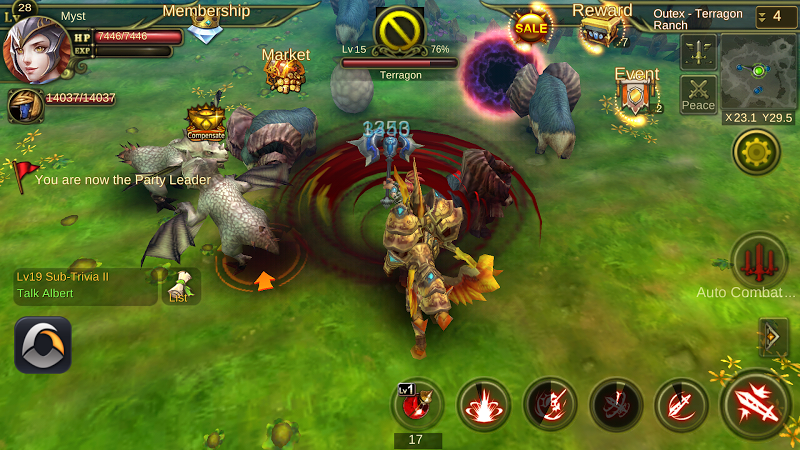Toggle the Peace combat mode button
The width and height of the screenshot is (800, 450).
click(x=698, y=94)
